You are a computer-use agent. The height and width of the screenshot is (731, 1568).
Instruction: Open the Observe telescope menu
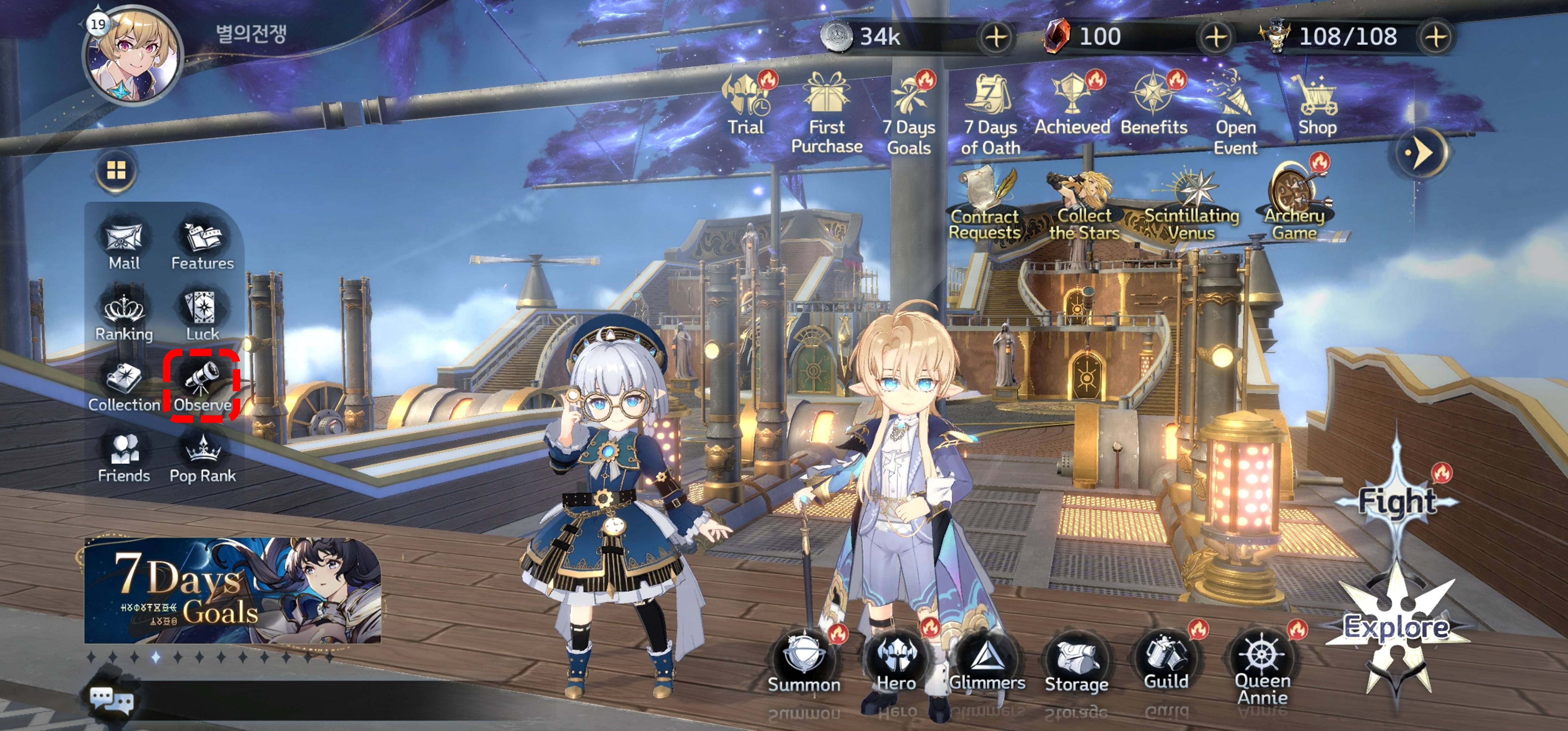click(x=203, y=384)
